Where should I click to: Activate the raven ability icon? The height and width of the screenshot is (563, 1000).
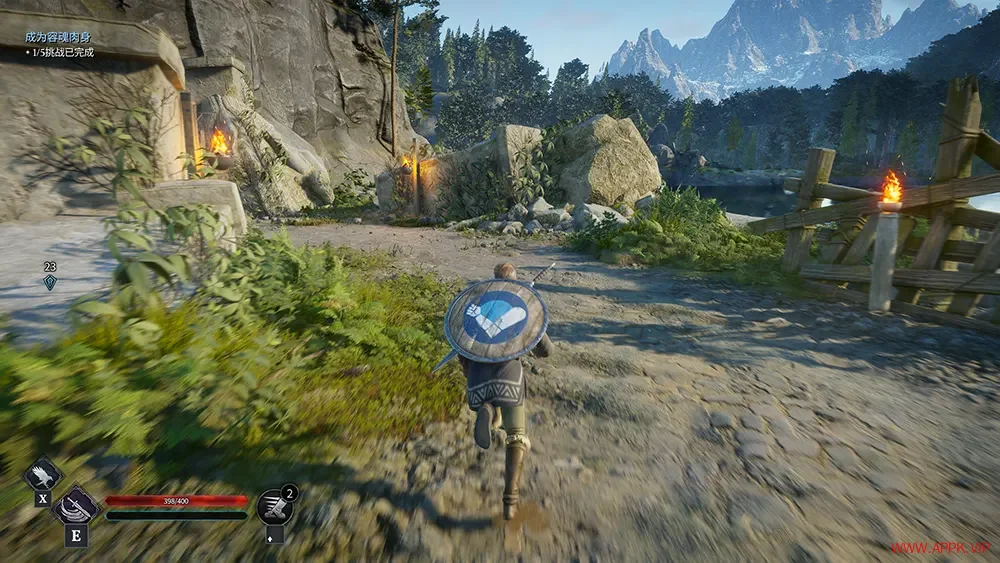[43, 474]
